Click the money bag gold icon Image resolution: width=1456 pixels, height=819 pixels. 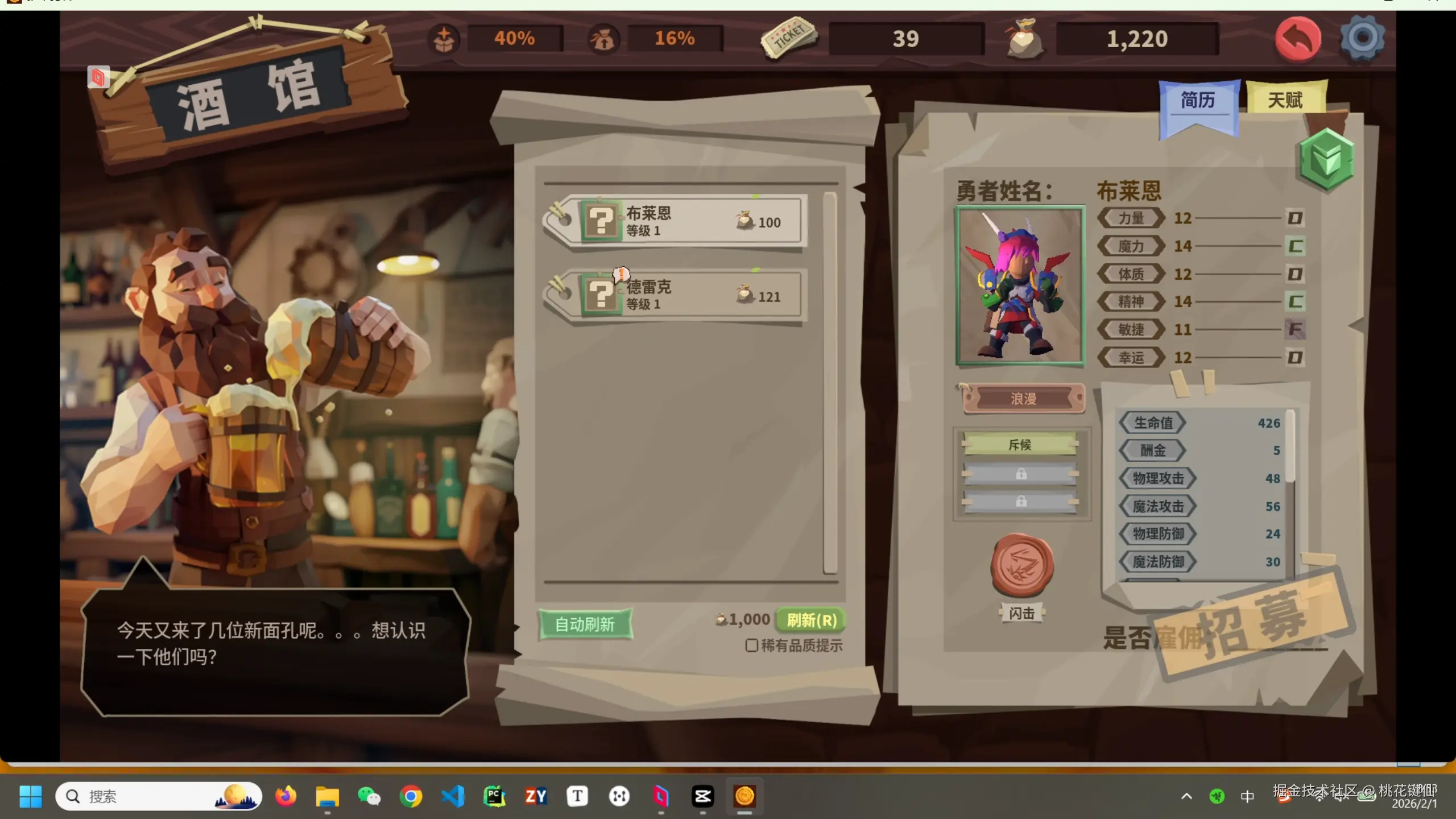pos(1024,39)
